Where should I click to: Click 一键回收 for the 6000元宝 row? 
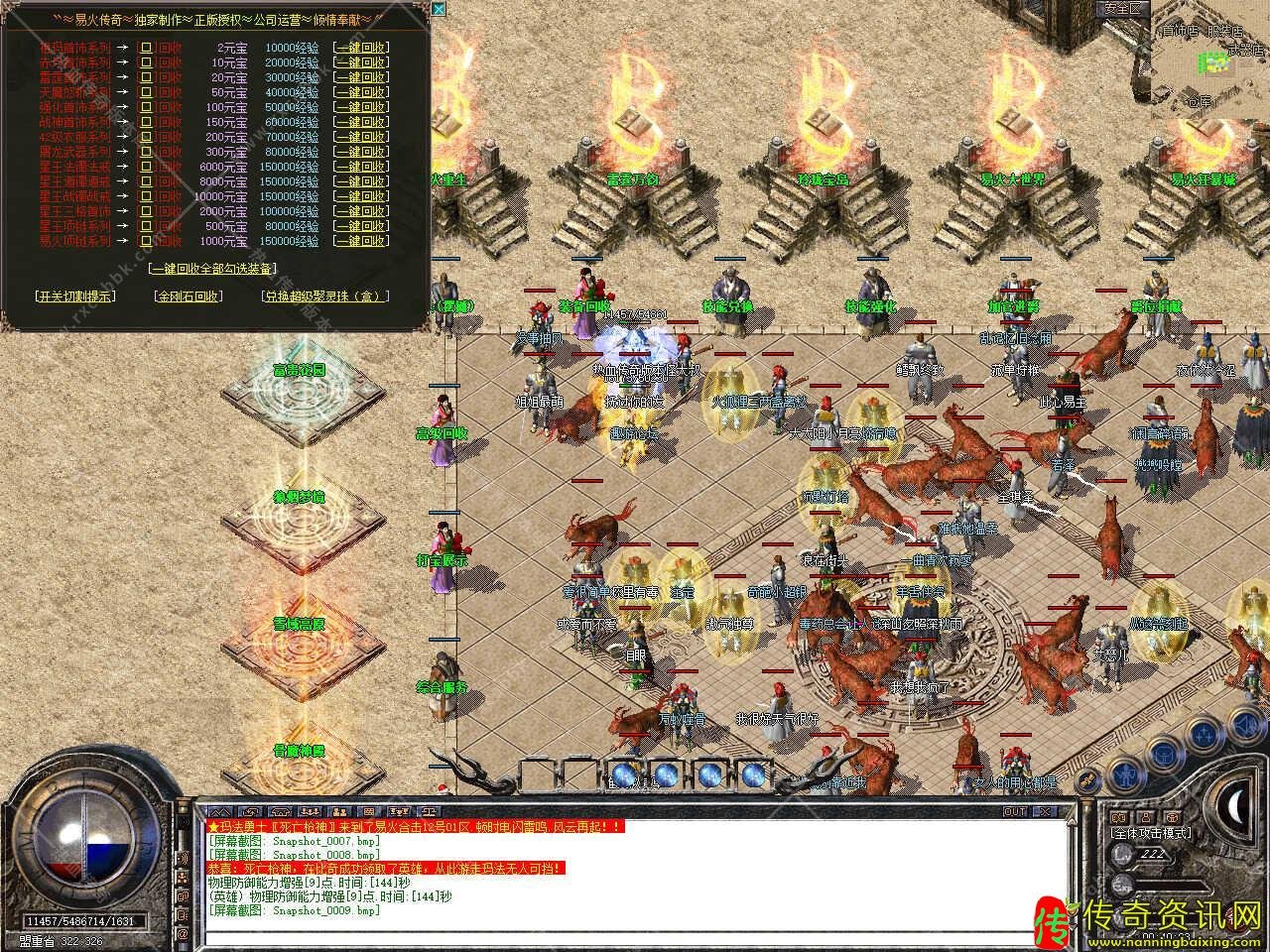pyautogui.click(x=360, y=167)
